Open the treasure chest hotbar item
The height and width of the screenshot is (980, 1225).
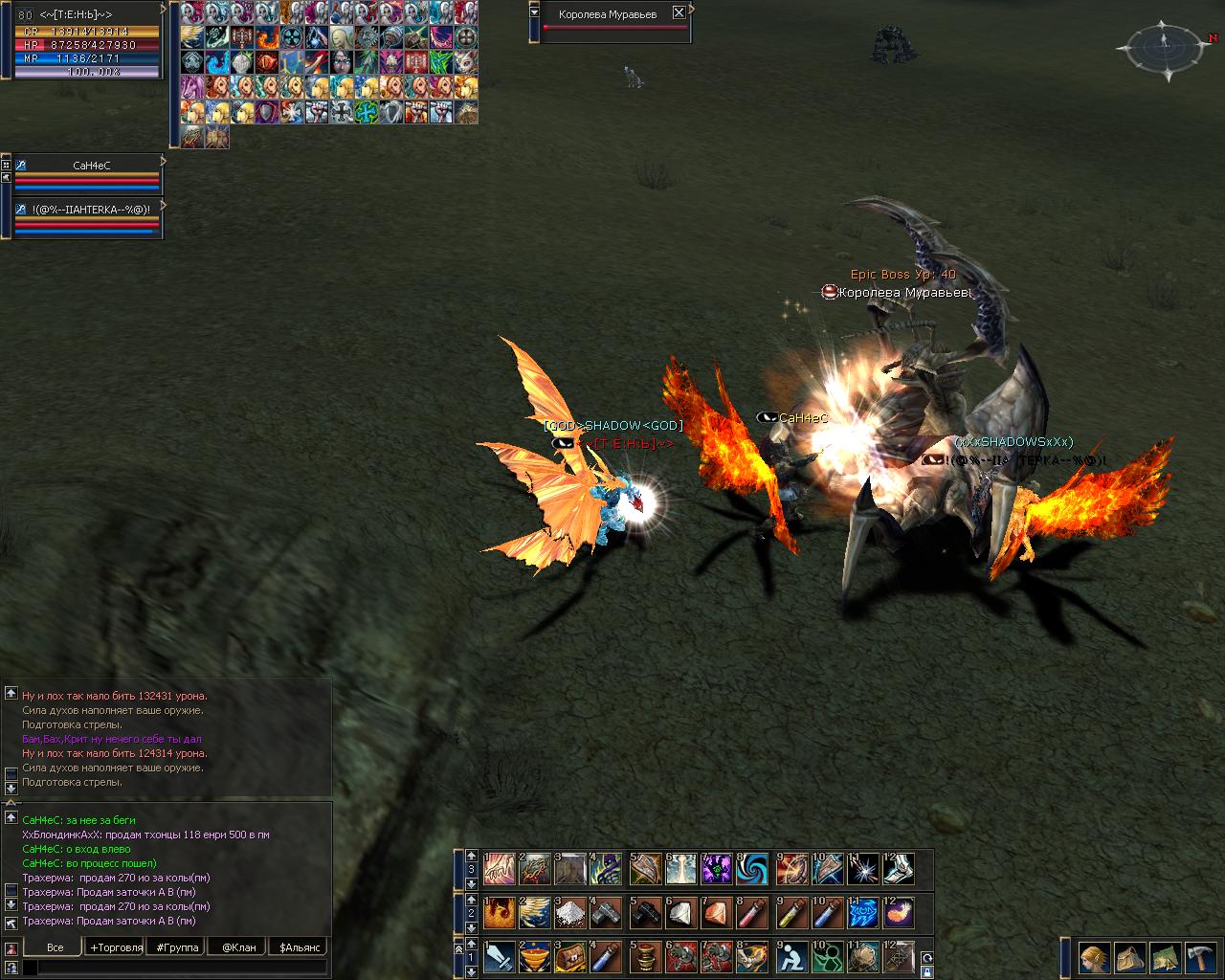(x=571, y=956)
